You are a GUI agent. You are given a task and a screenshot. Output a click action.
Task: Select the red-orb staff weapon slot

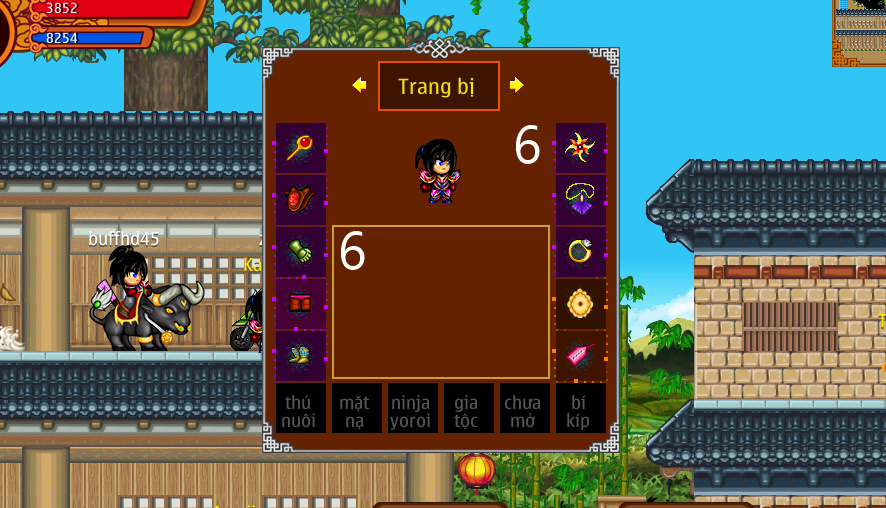pos(301,148)
